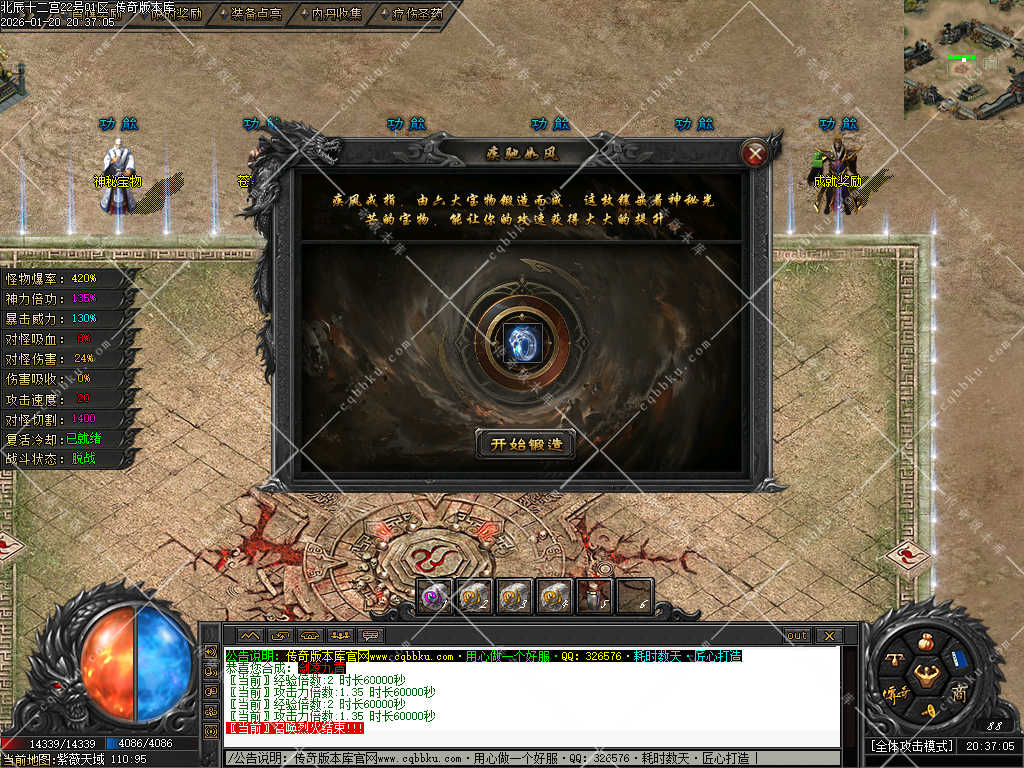The width and height of the screenshot is (1024, 768).
Task: Use the purple scroll in hotbar slot 1
Action: point(434,596)
